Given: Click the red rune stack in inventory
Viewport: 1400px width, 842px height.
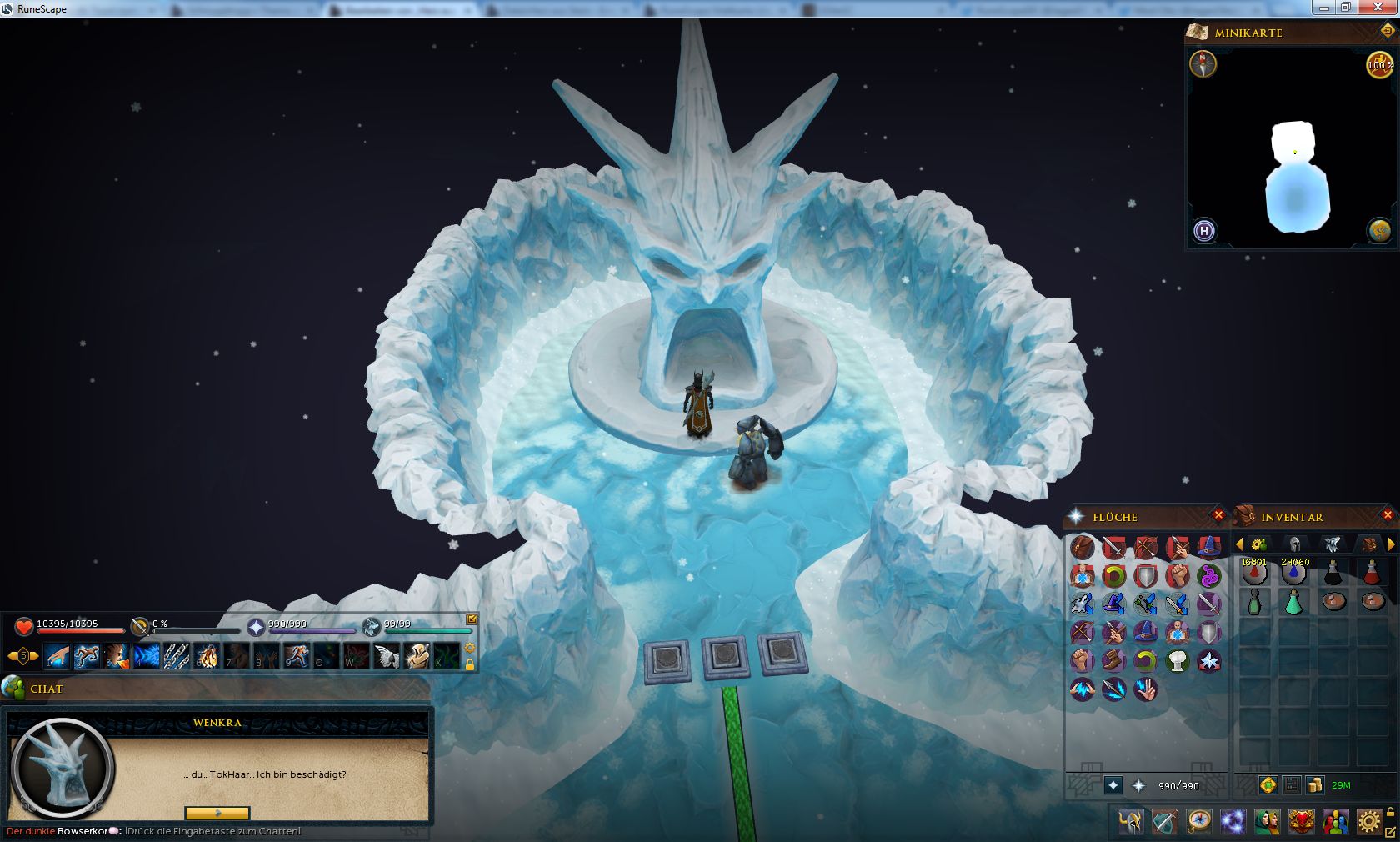Looking at the screenshot, I should point(1254,573).
